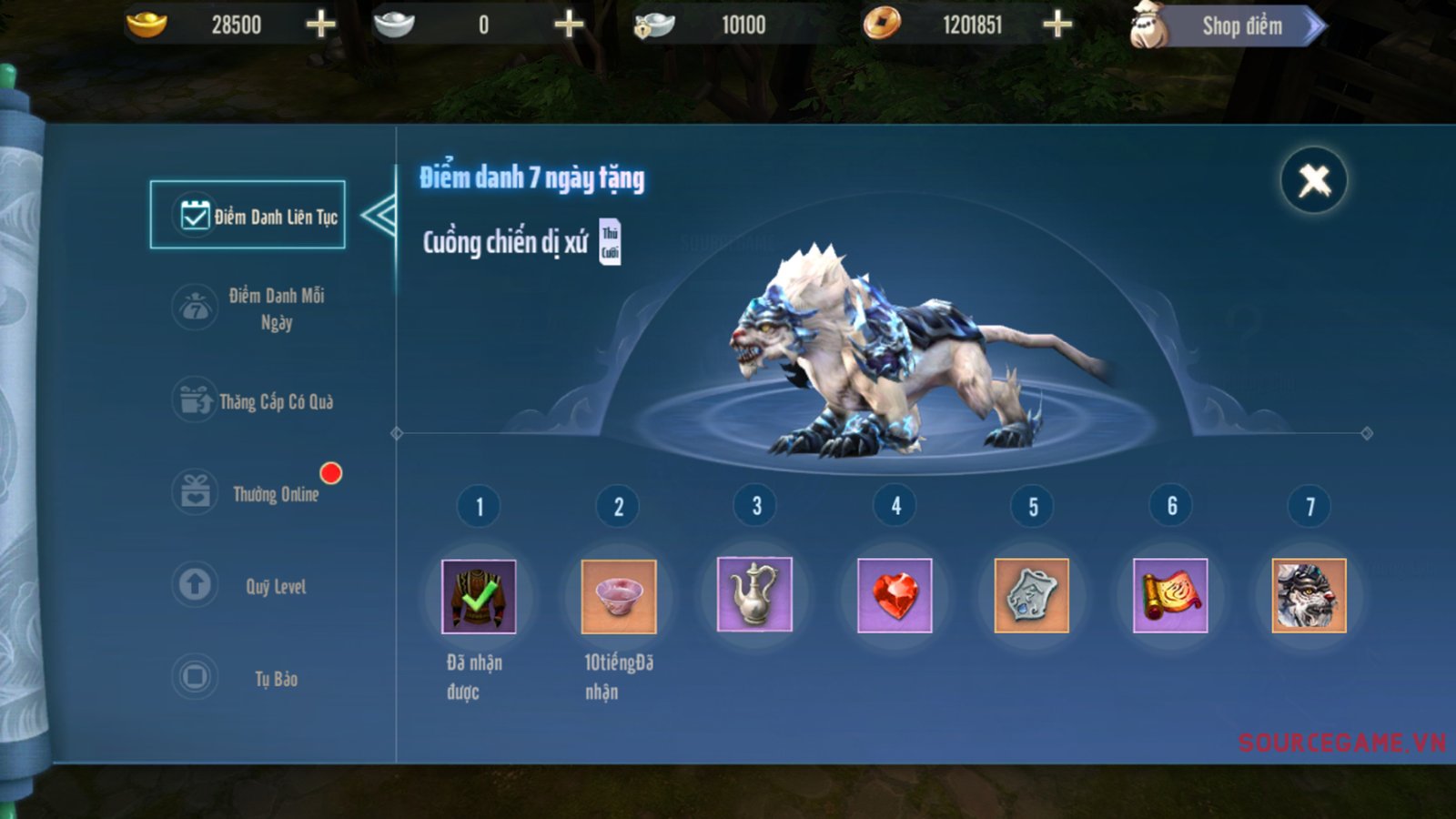Select the Điểm Danh Liên Tục tab
Image resolution: width=1456 pixels, height=819 pixels.
(248, 216)
